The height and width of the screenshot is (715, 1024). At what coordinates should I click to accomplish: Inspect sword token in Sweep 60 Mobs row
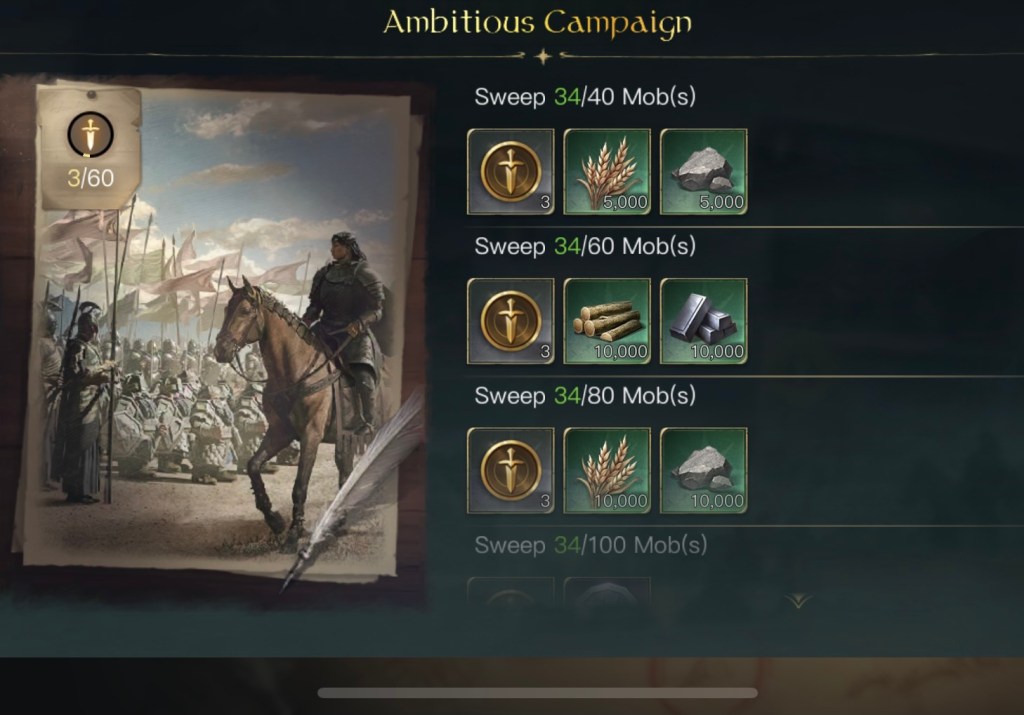(x=511, y=321)
